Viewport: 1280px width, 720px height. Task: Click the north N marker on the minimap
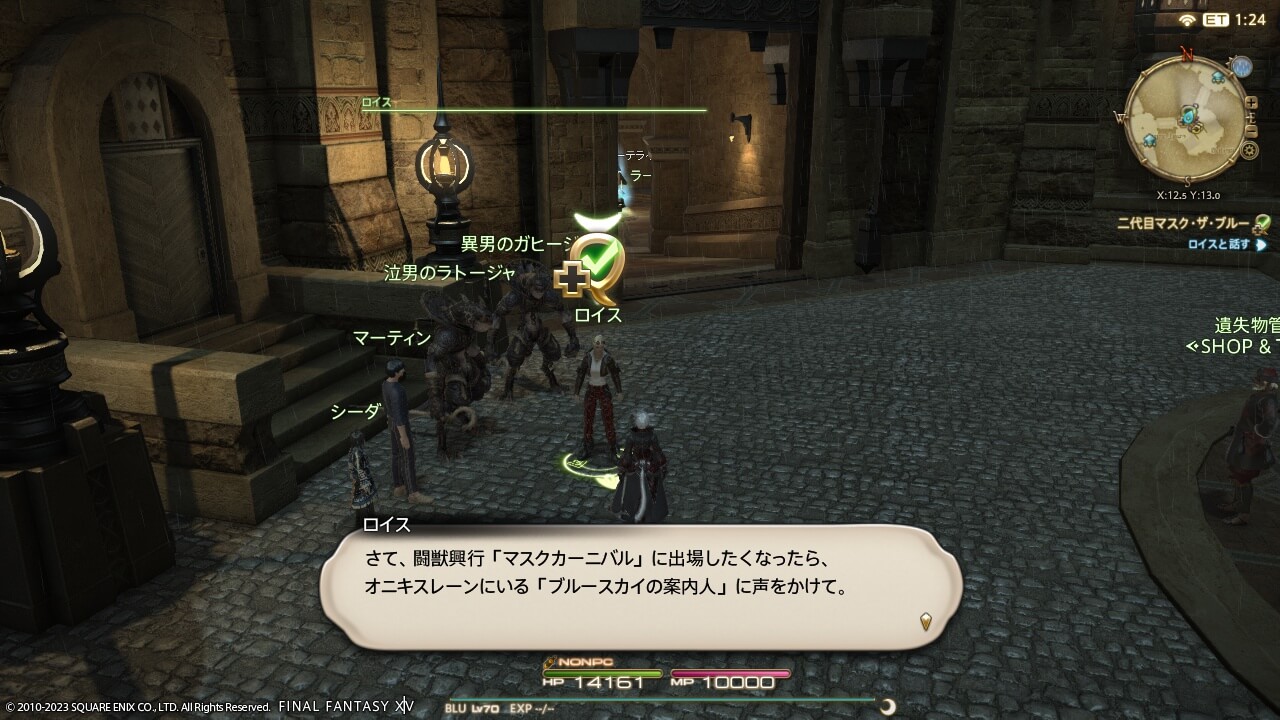[1186, 53]
